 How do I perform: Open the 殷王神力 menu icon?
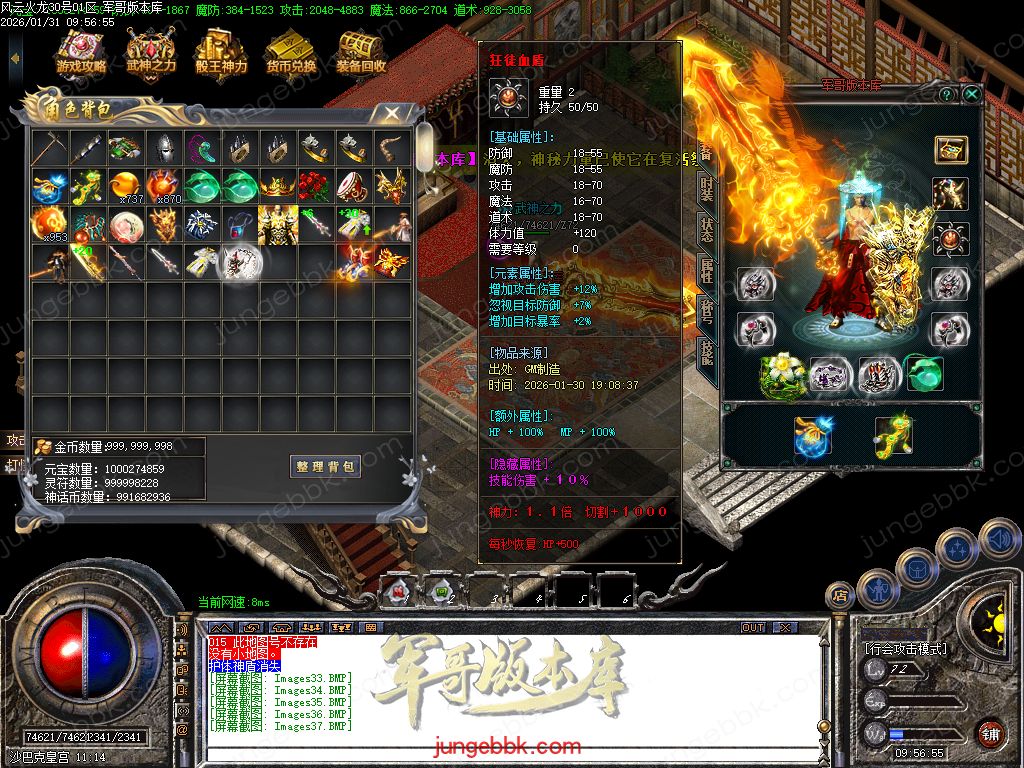tap(221, 52)
